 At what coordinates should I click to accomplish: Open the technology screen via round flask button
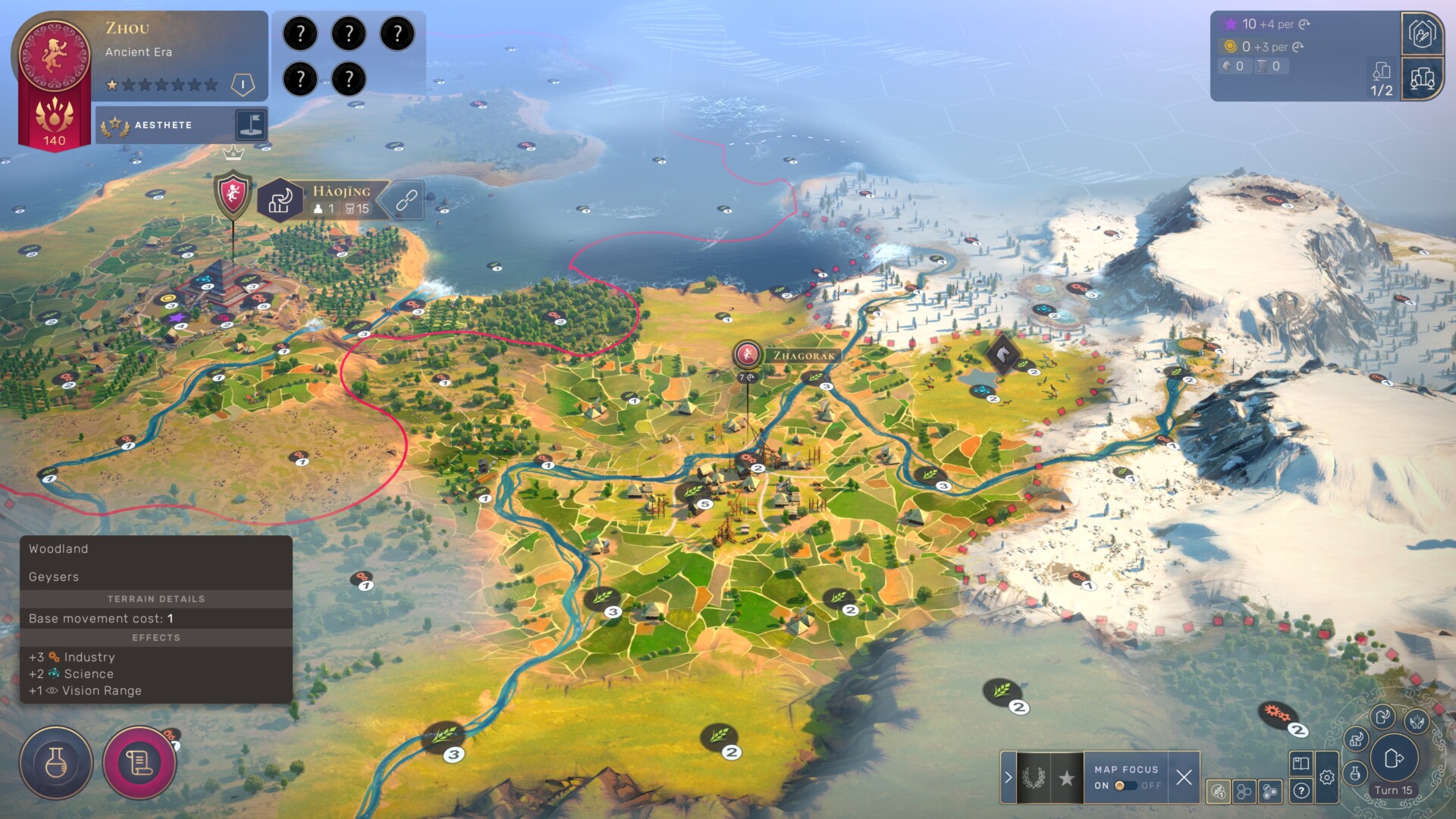tap(56, 763)
